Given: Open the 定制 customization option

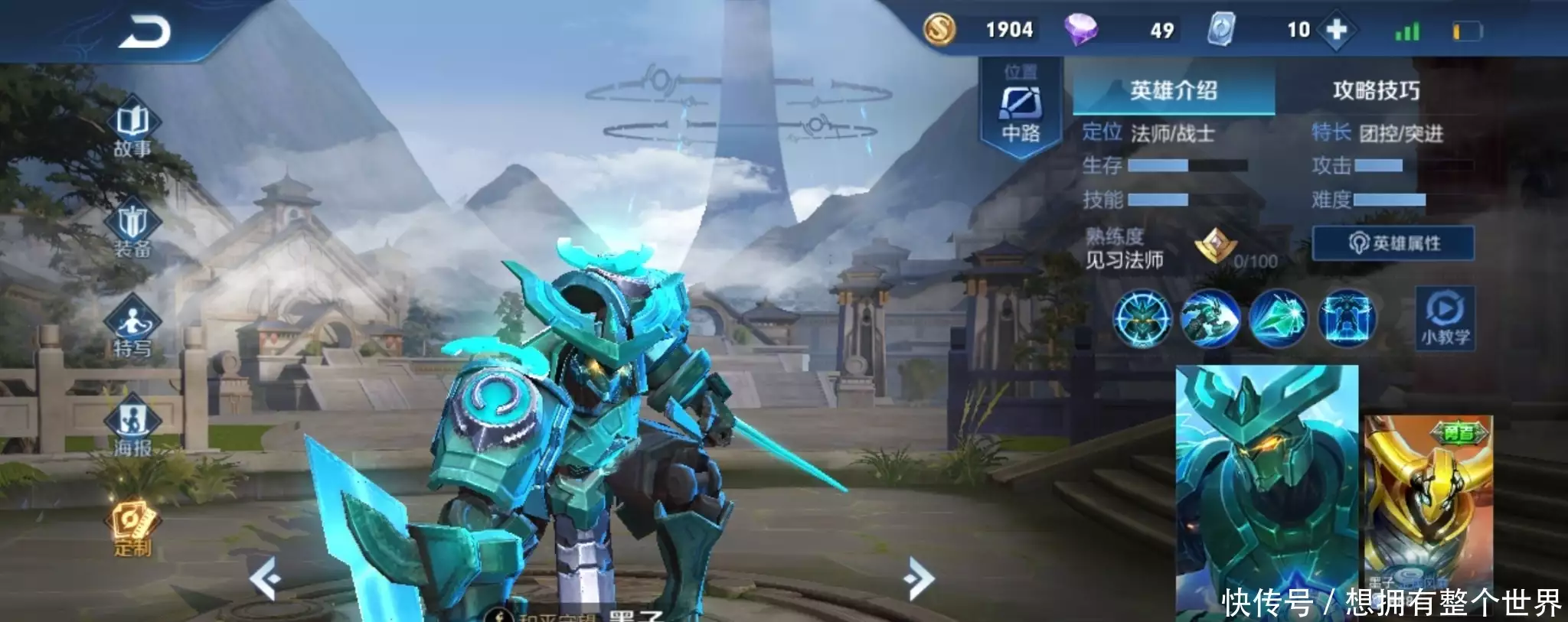Looking at the screenshot, I should 133,528.
